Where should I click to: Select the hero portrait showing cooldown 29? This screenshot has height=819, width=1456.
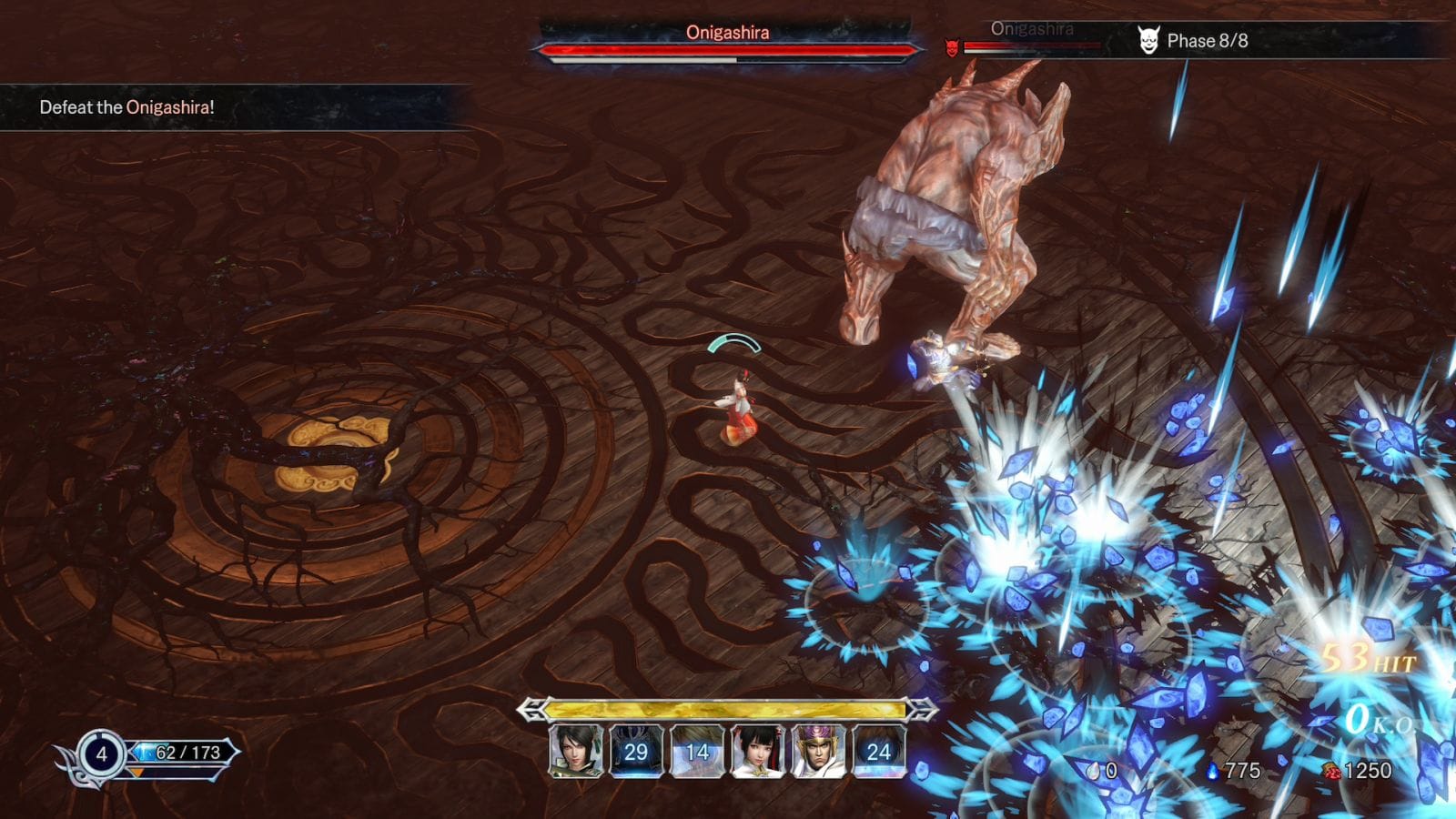[636, 752]
